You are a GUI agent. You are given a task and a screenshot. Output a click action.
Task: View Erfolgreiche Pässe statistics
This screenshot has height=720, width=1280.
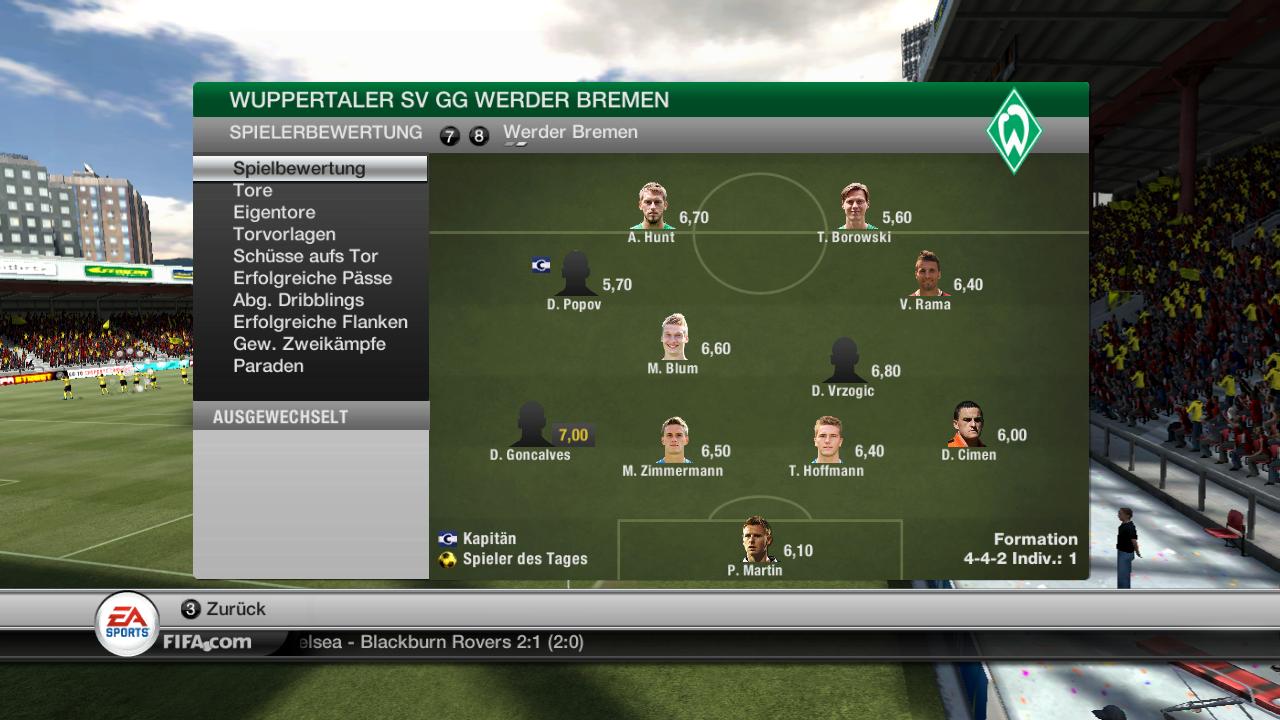coord(312,278)
